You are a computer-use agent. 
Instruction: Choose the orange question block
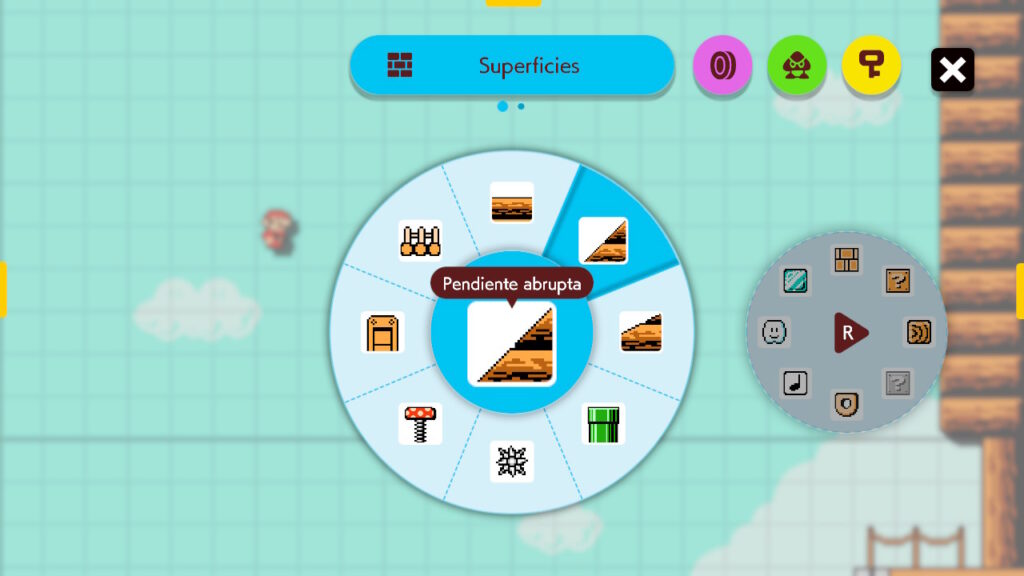898,281
